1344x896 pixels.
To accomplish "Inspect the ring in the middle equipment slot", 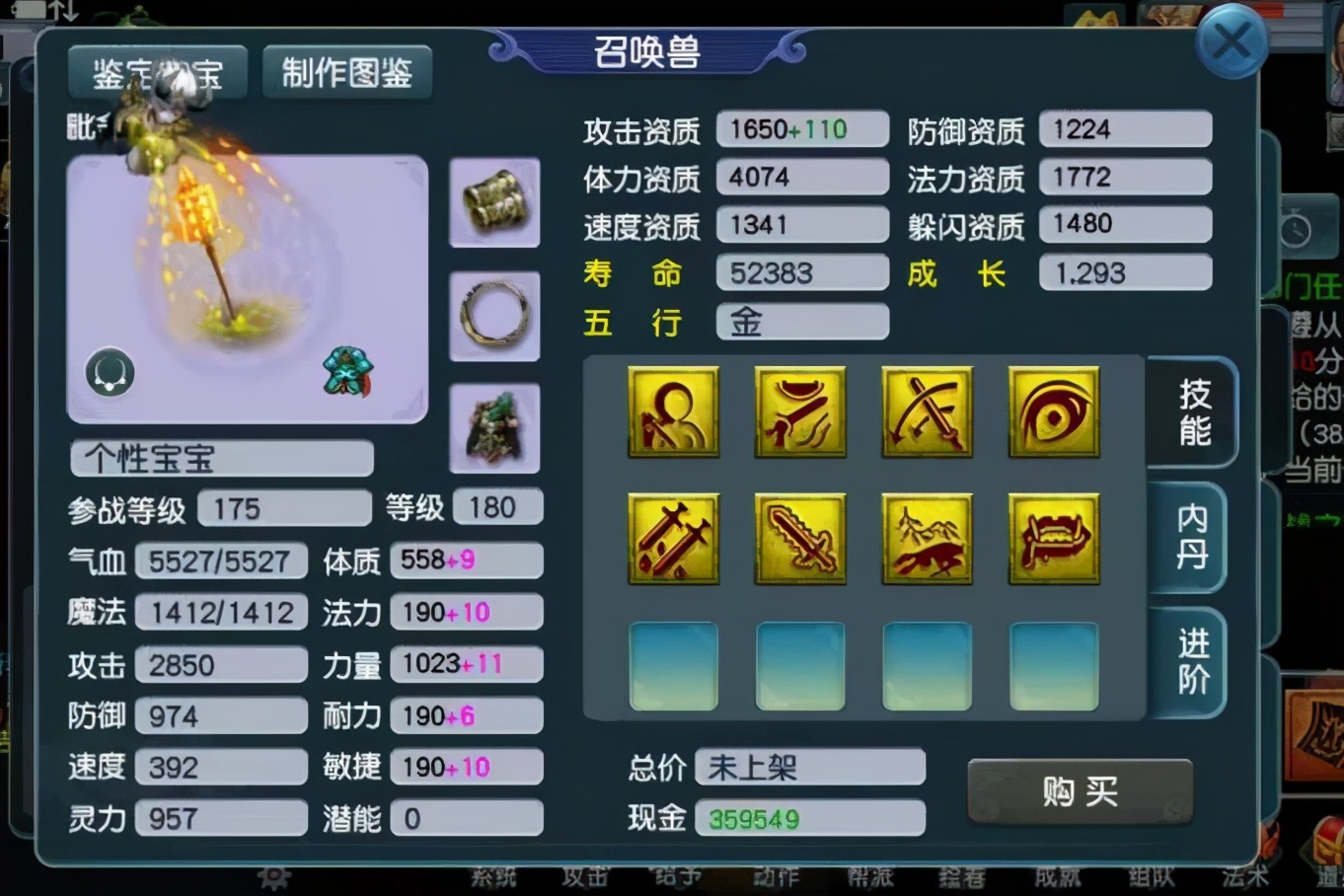I will (x=494, y=316).
